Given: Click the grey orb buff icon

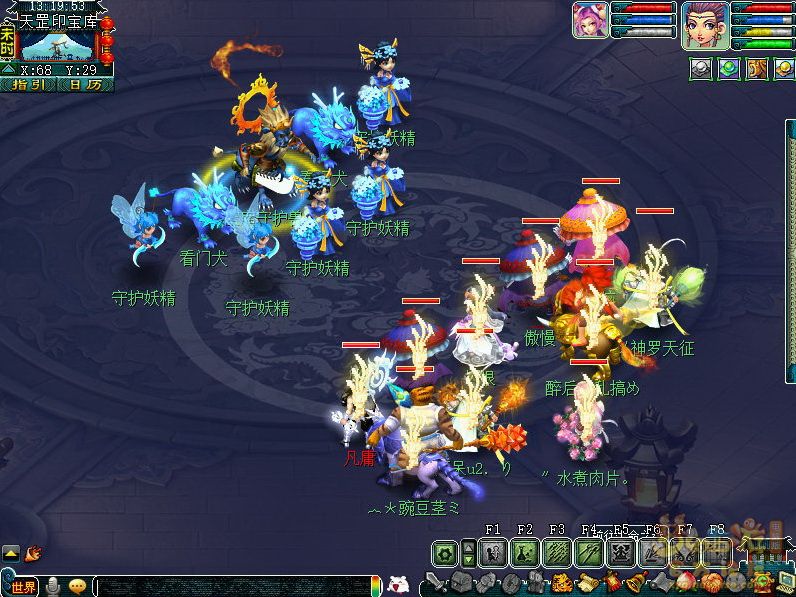Looking at the screenshot, I should [701, 67].
